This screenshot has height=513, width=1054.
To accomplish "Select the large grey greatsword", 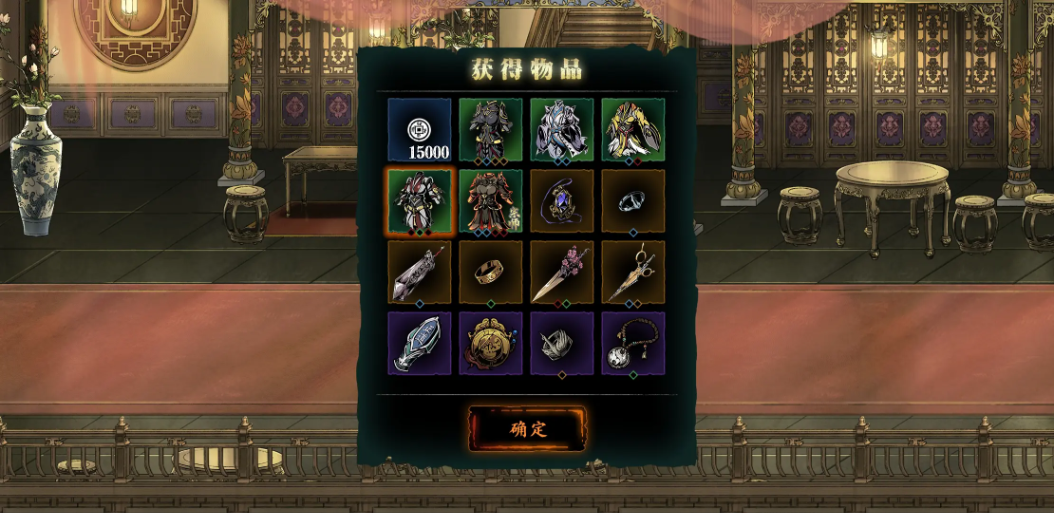I will pyautogui.click(x=419, y=272).
